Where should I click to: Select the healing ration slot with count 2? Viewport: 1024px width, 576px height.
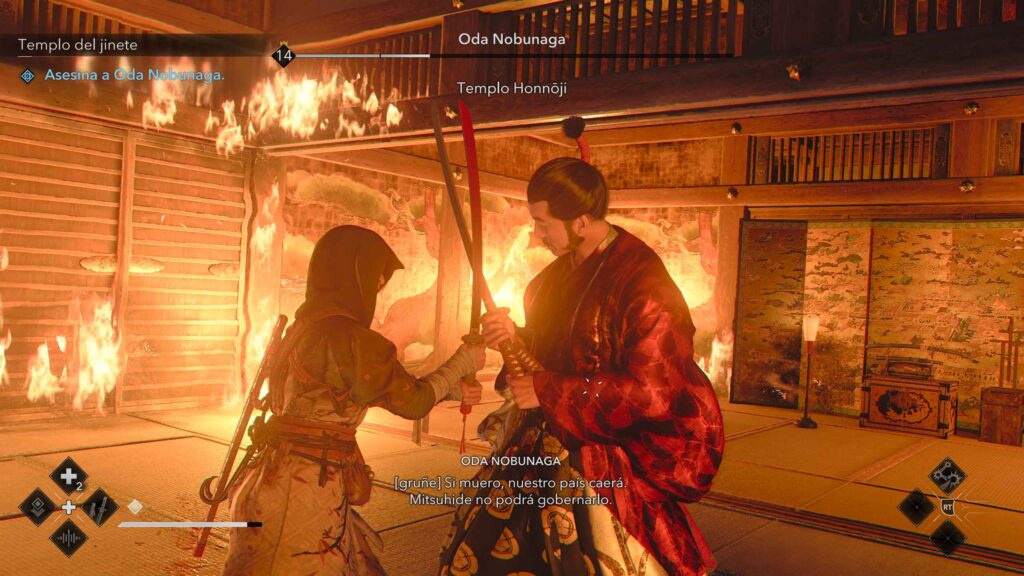[68, 476]
